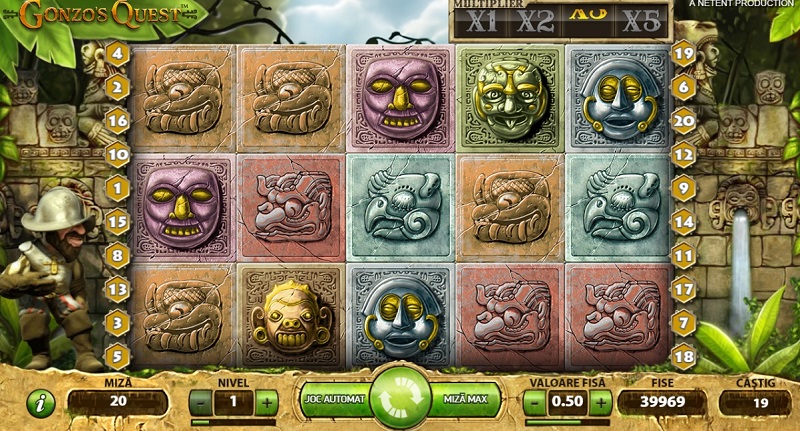The image size is (800, 431).
Task: Increase the Nivel bet level
Action: point(266,403)
